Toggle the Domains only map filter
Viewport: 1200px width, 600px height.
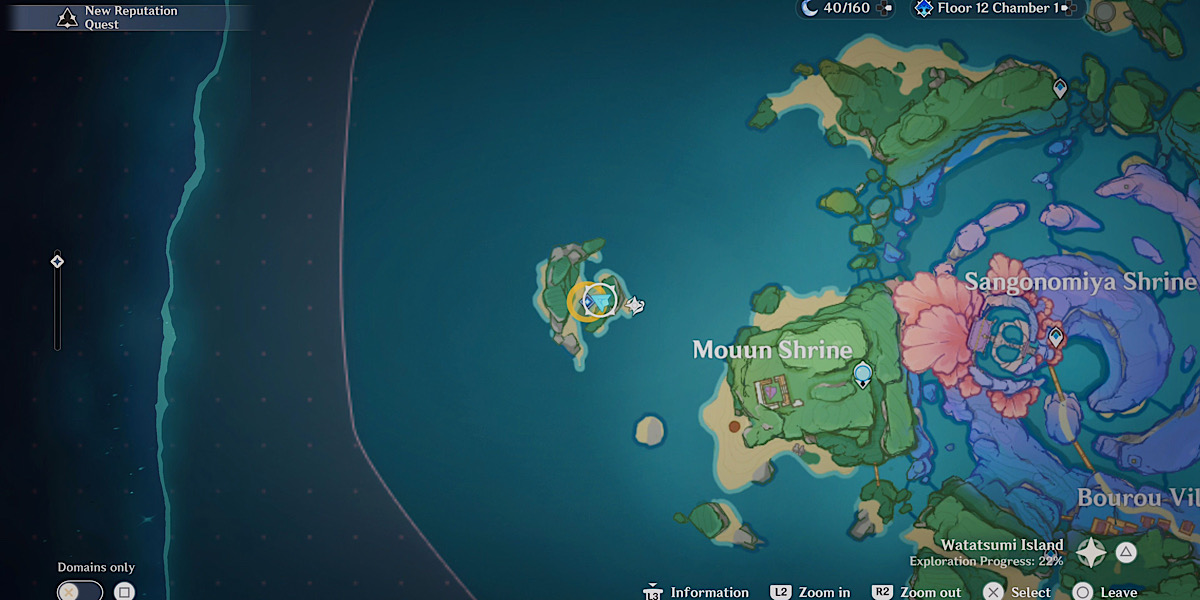pos(80,591)
